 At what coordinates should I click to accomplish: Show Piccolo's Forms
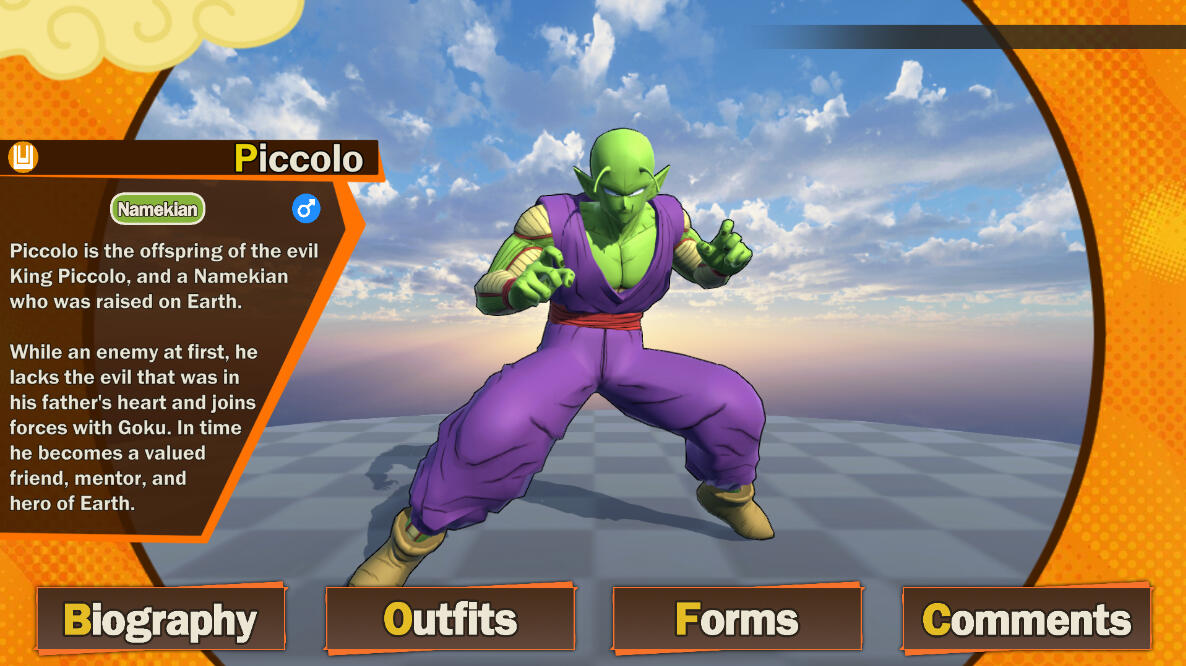pyautogui.click(x=737, y=620)
